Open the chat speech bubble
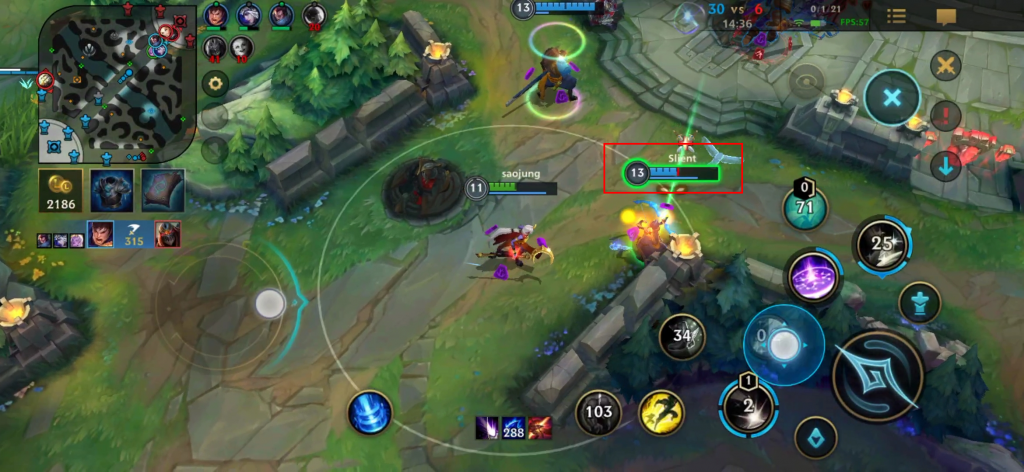 [x=946, y=16]
